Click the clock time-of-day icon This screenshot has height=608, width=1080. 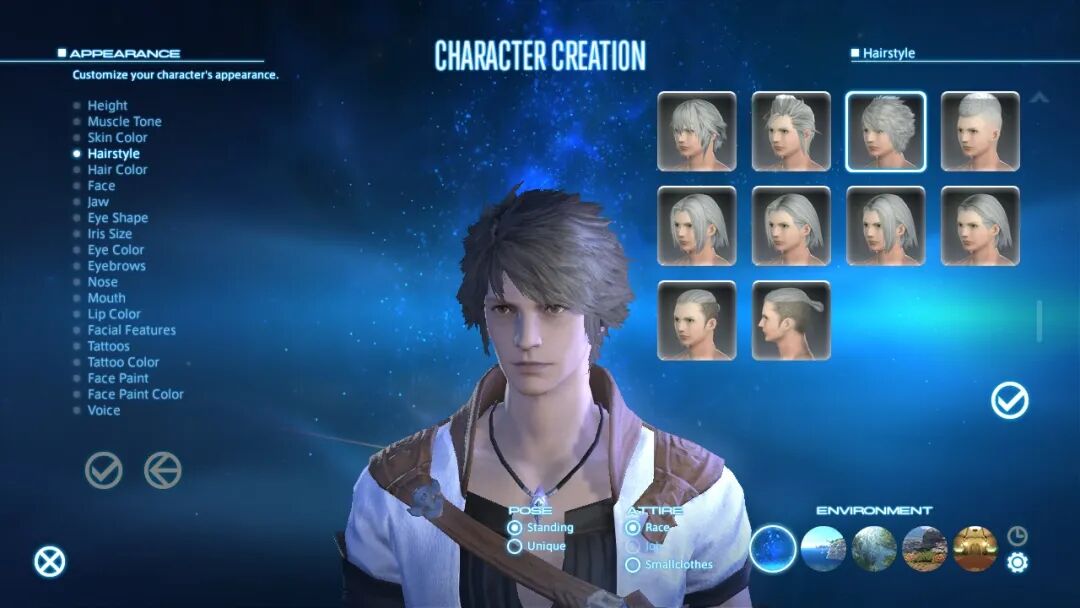1017,535
